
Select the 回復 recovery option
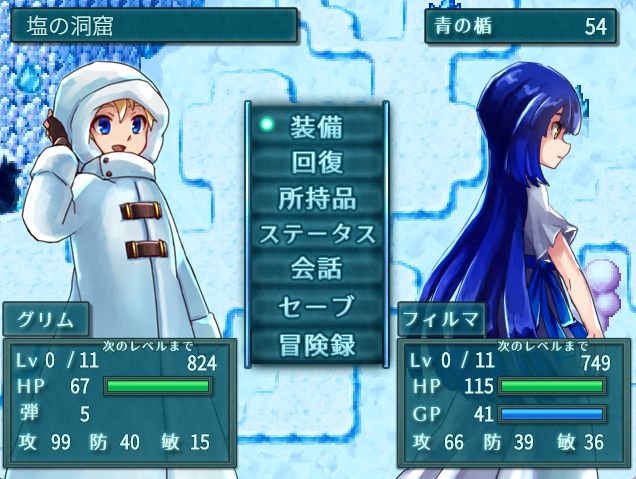316,162
